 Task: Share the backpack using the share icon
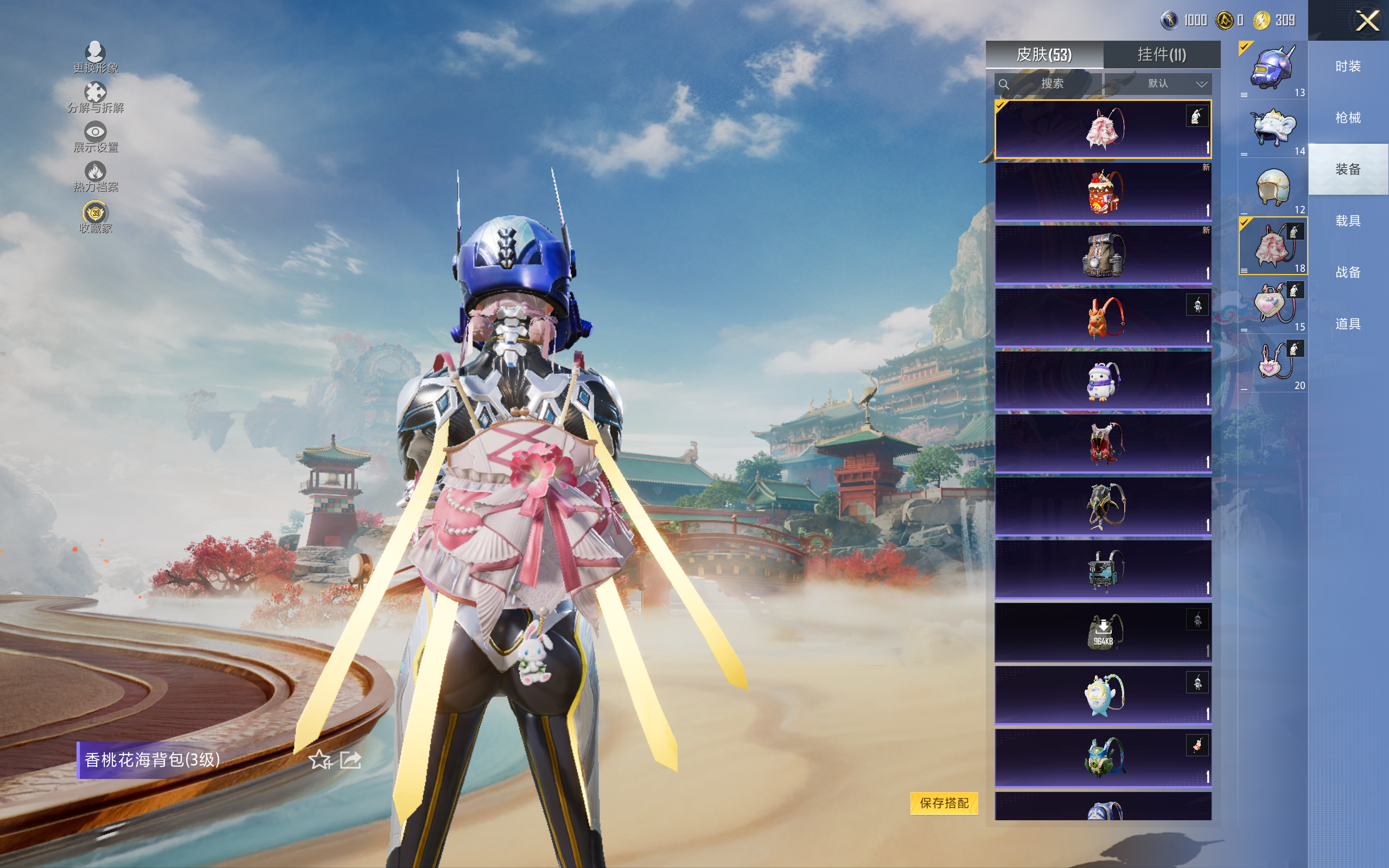(x=351, y=760)
